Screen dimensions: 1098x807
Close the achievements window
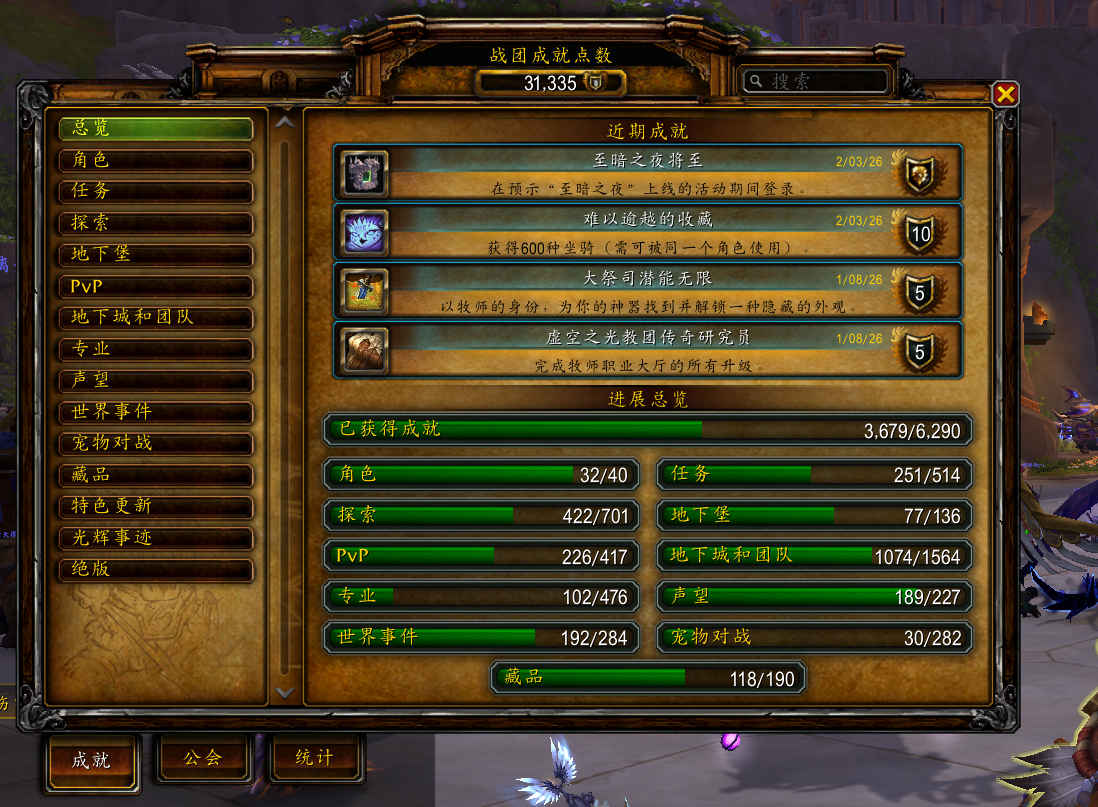pyautogui.click(x=1005, y=94)
